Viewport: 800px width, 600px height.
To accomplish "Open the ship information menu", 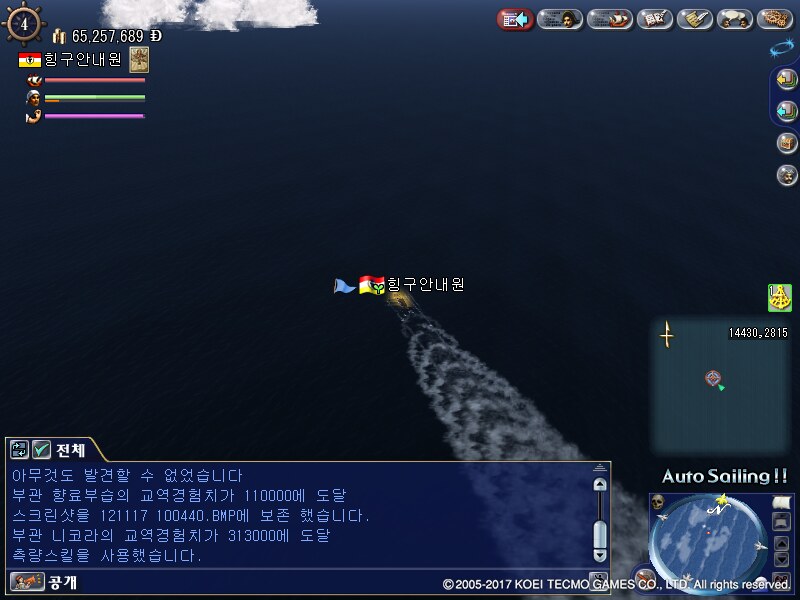I will point(609,19).
